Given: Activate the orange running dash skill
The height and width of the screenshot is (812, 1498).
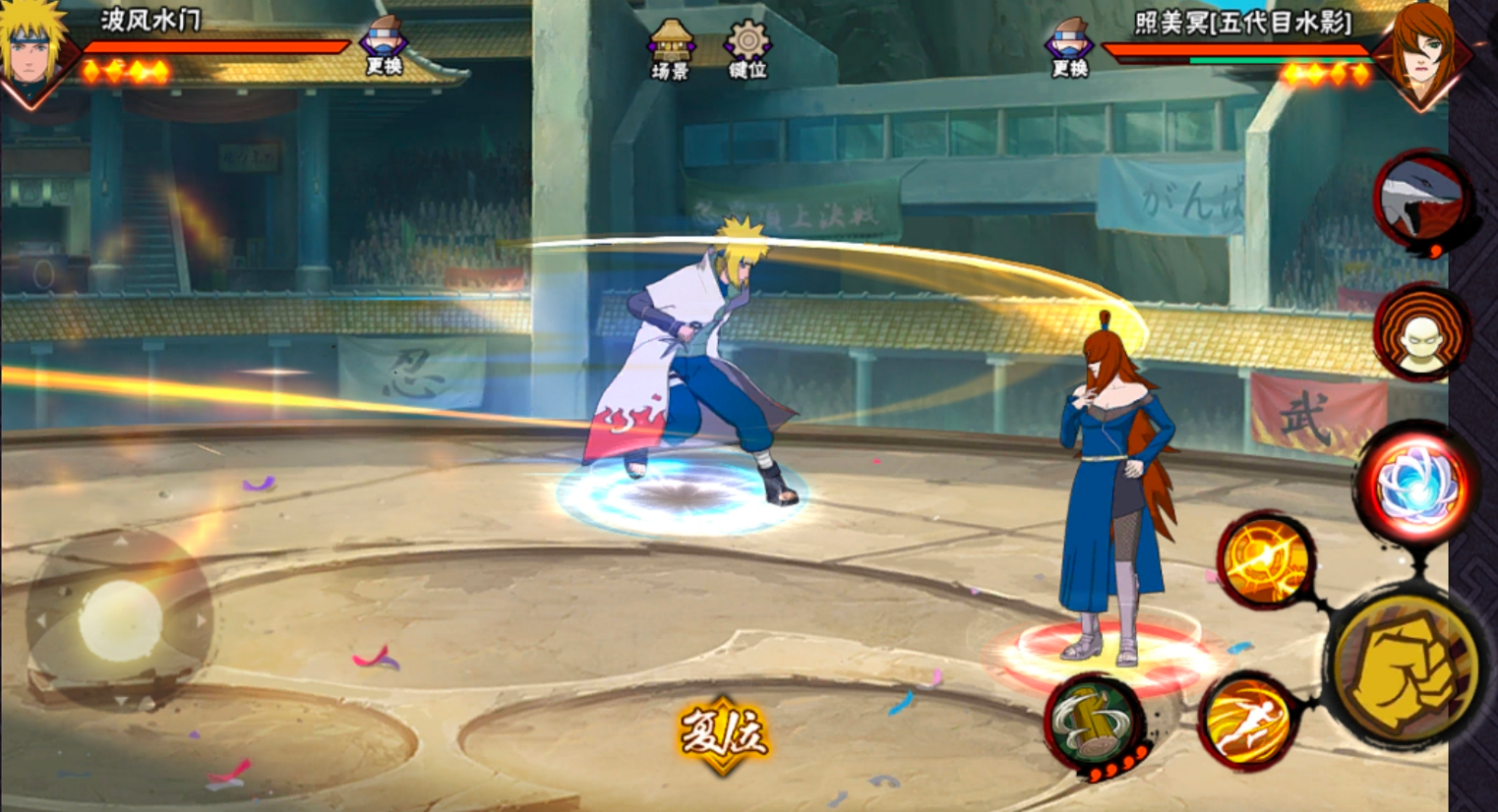Looking at the screenshot, I should [x=1247, y=723].
